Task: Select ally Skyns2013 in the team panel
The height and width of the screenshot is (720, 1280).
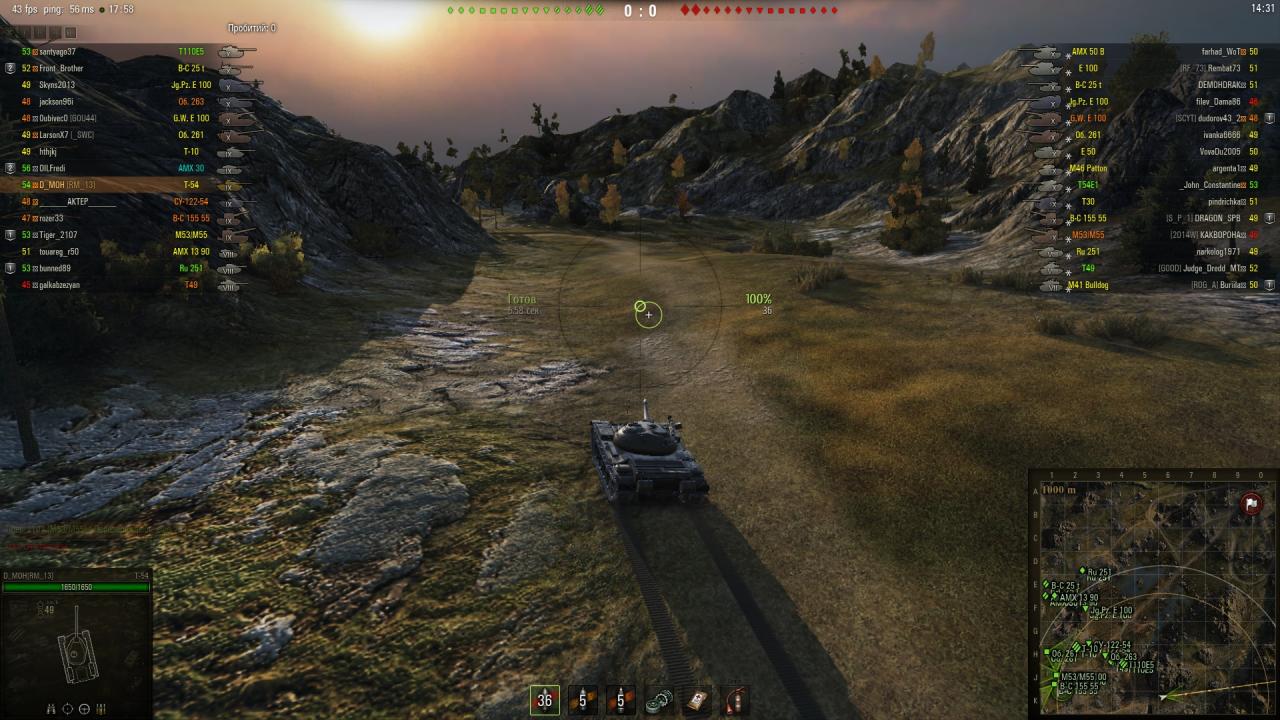Action: tap(130, 85)
